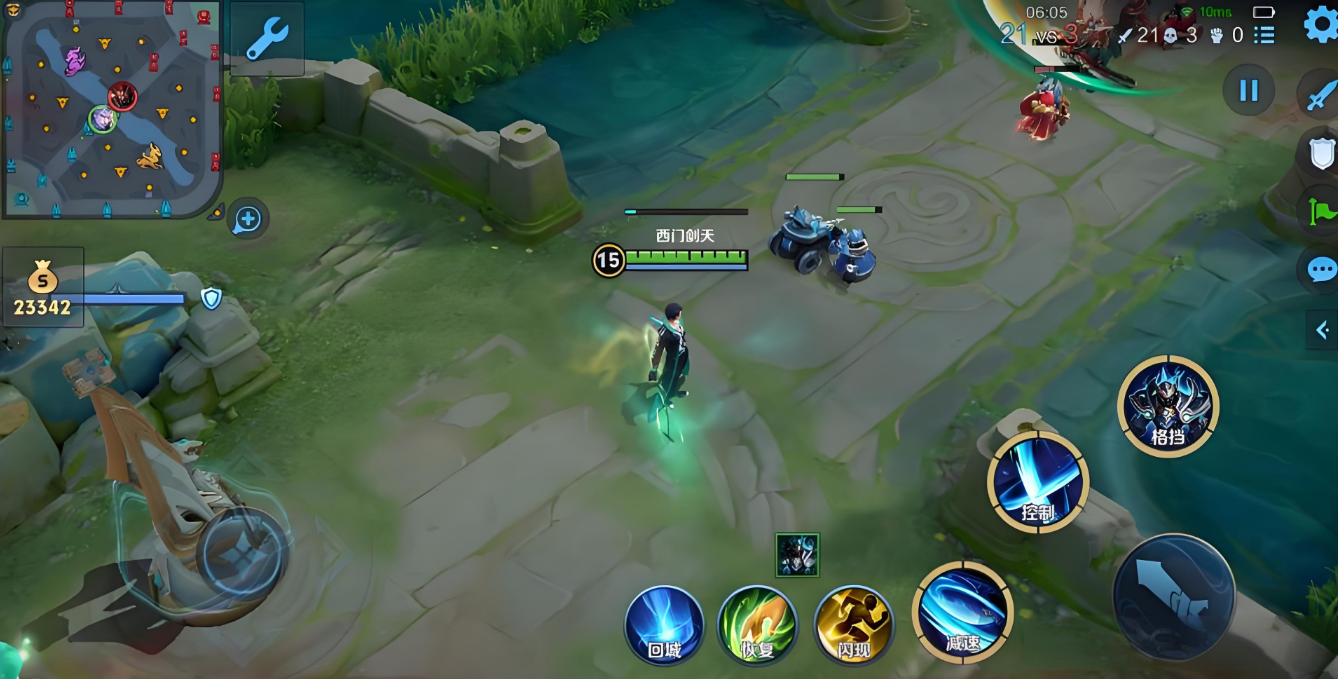Activate the 回城 recall ability
This screenshot has height=679, width=1338.
tap(664, 626)
